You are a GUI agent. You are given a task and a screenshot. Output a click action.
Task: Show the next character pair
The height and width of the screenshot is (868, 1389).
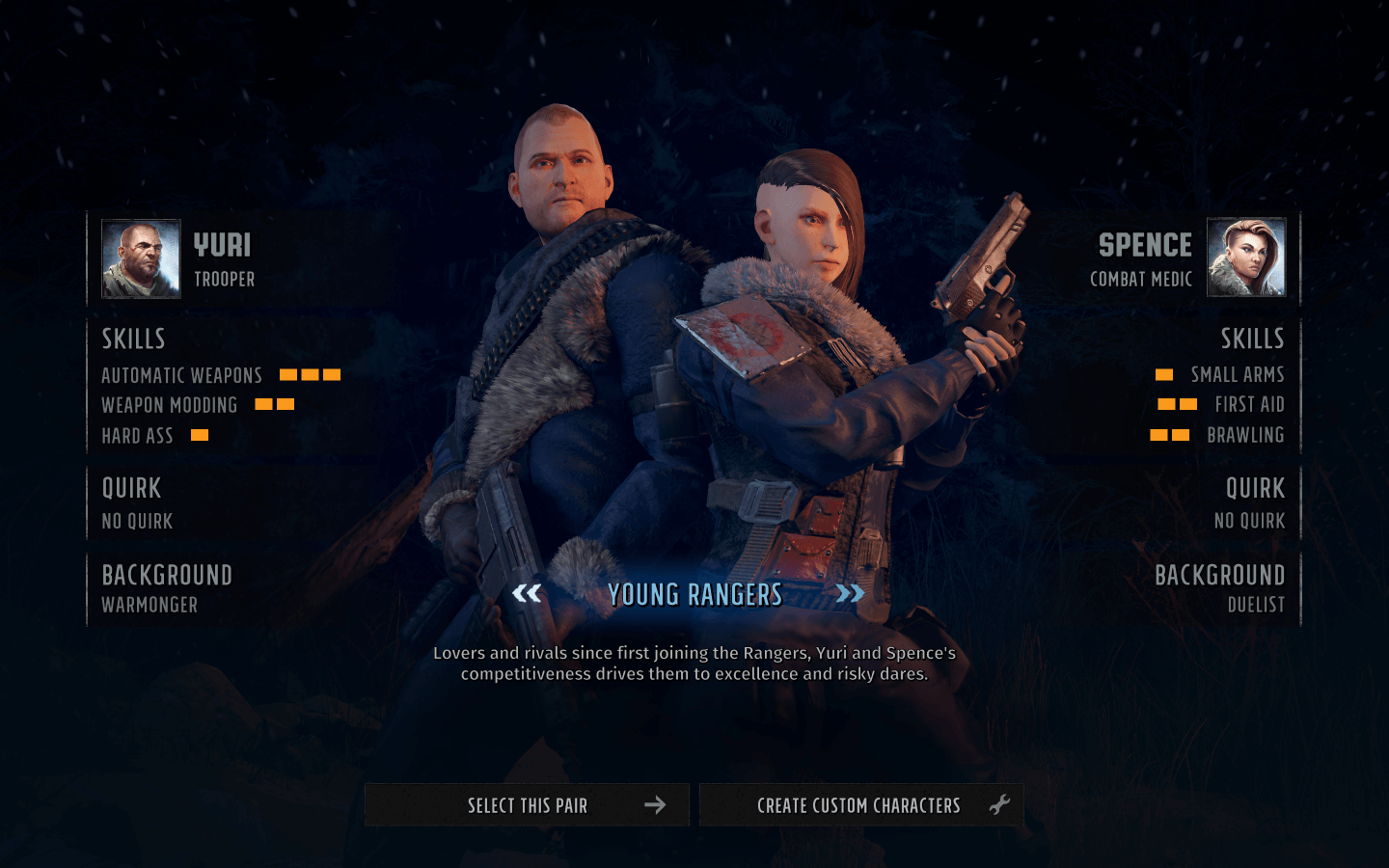tap(850, 593)
